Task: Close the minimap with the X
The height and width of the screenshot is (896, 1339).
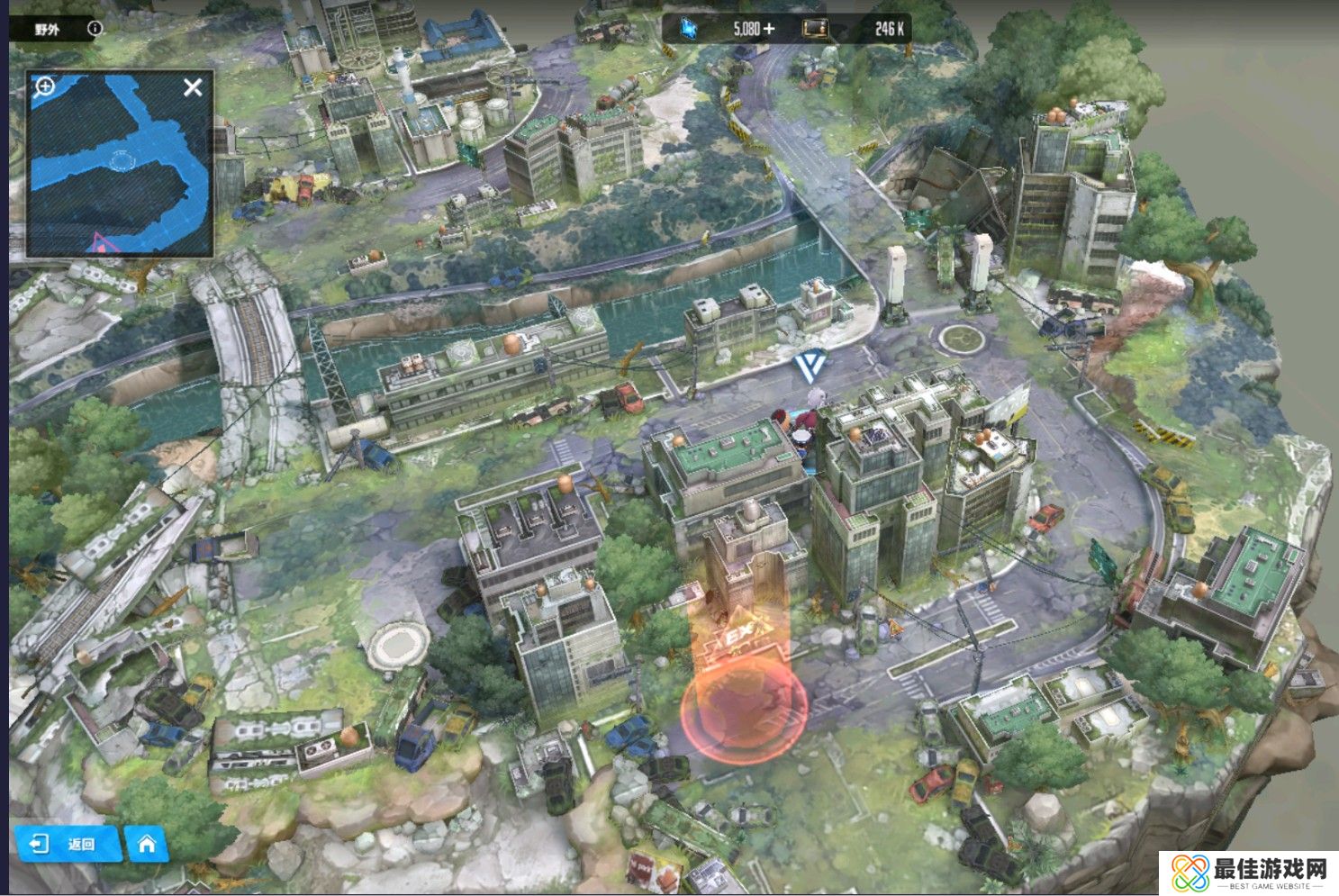Action: (x=193, y=87)
